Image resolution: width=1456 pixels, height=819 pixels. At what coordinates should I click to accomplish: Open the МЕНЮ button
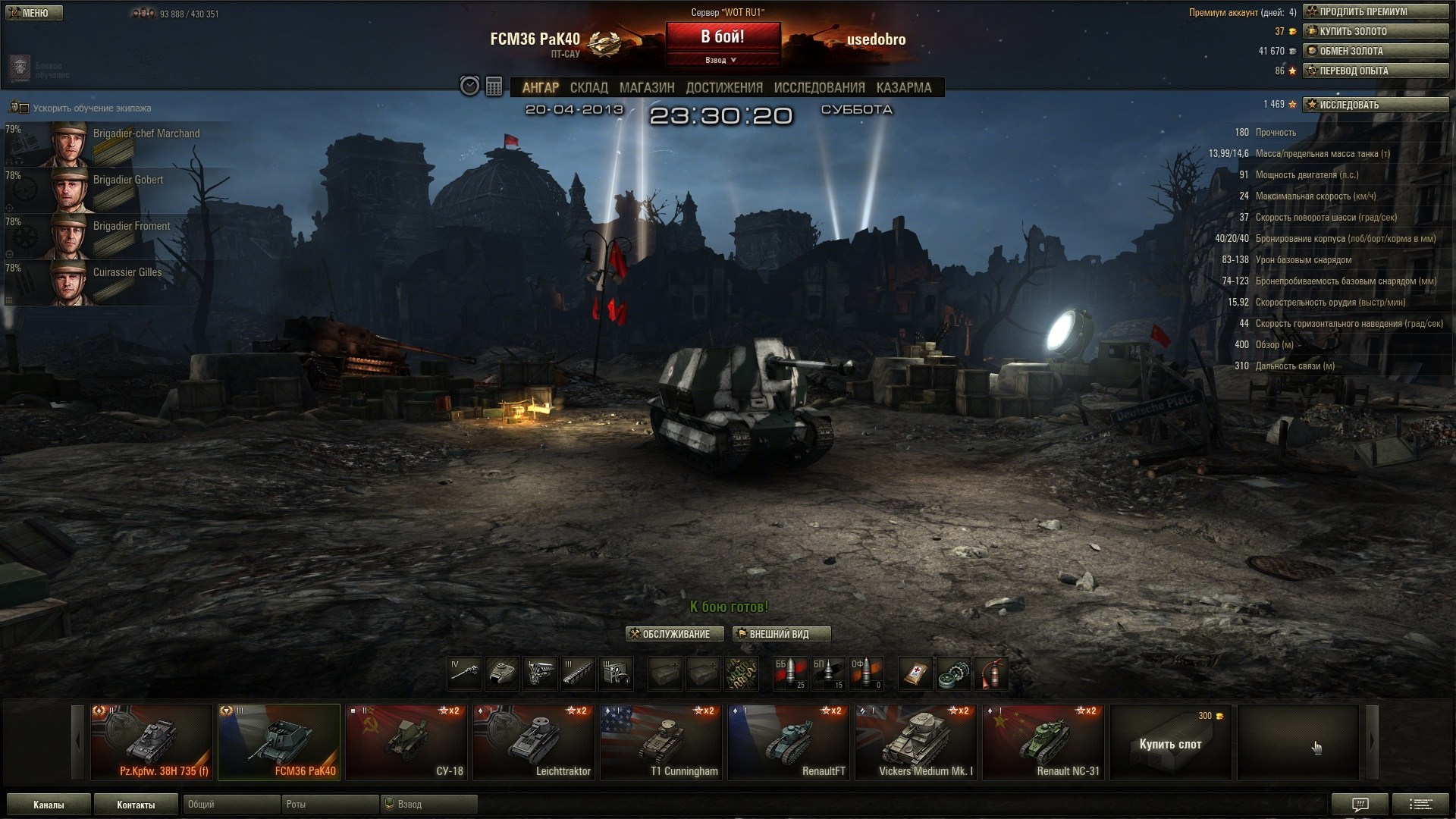coord(33,13)
